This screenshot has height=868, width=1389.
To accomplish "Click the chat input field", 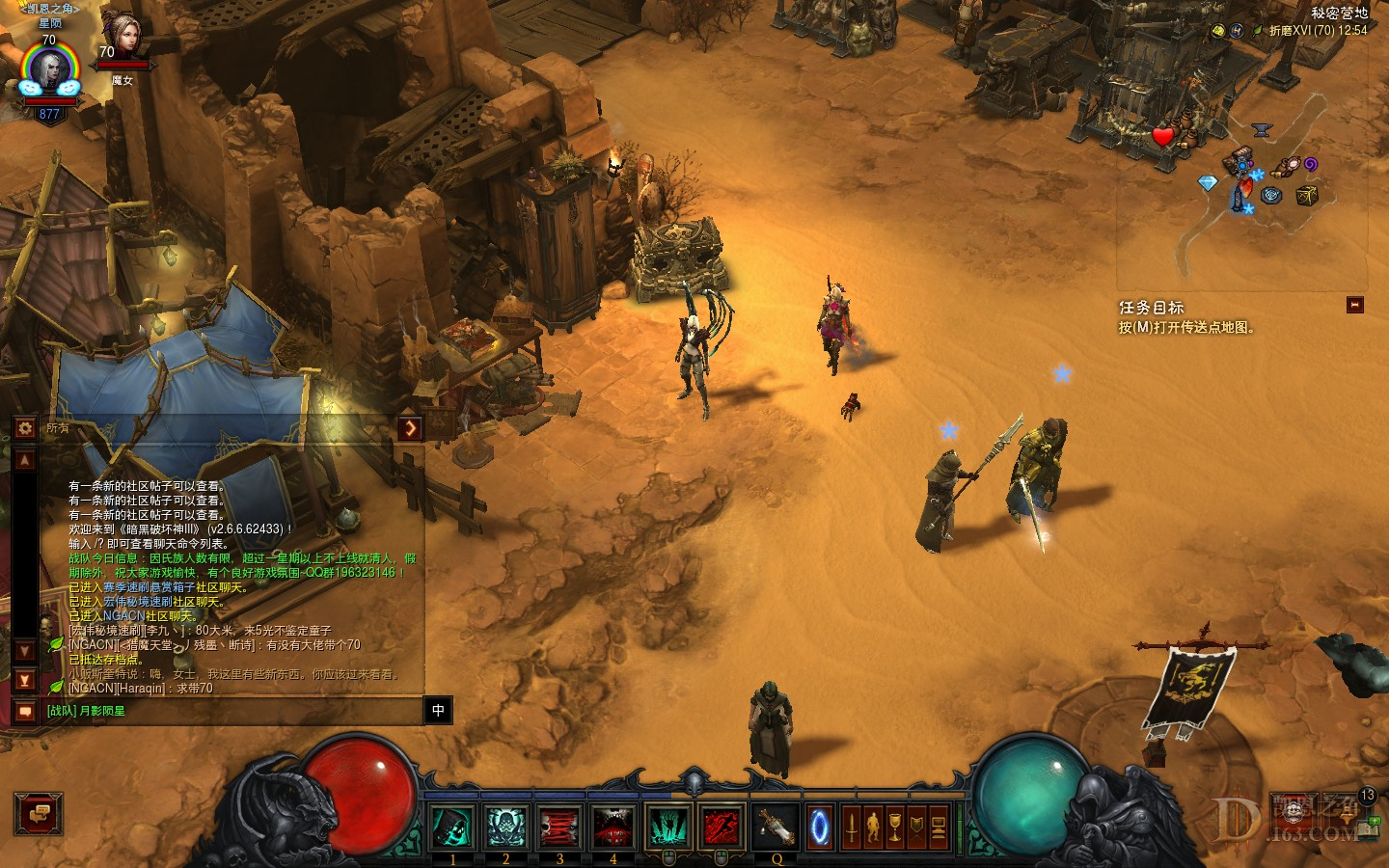I will (x=231, y=711).
